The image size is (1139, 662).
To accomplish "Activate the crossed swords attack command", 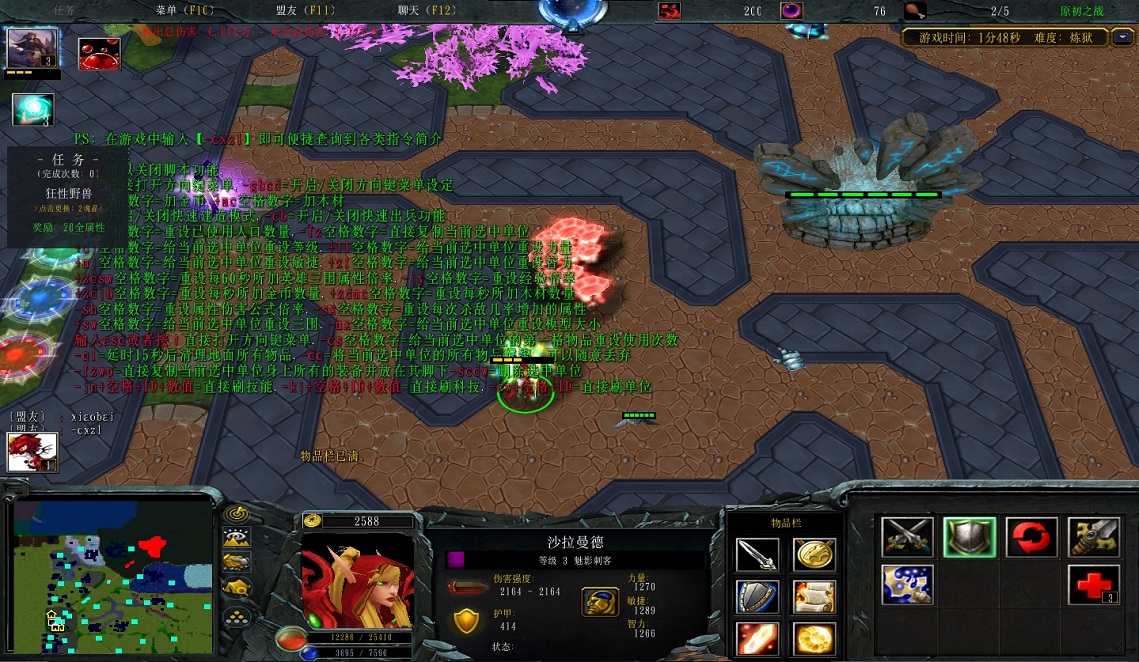I will (907, 537).
